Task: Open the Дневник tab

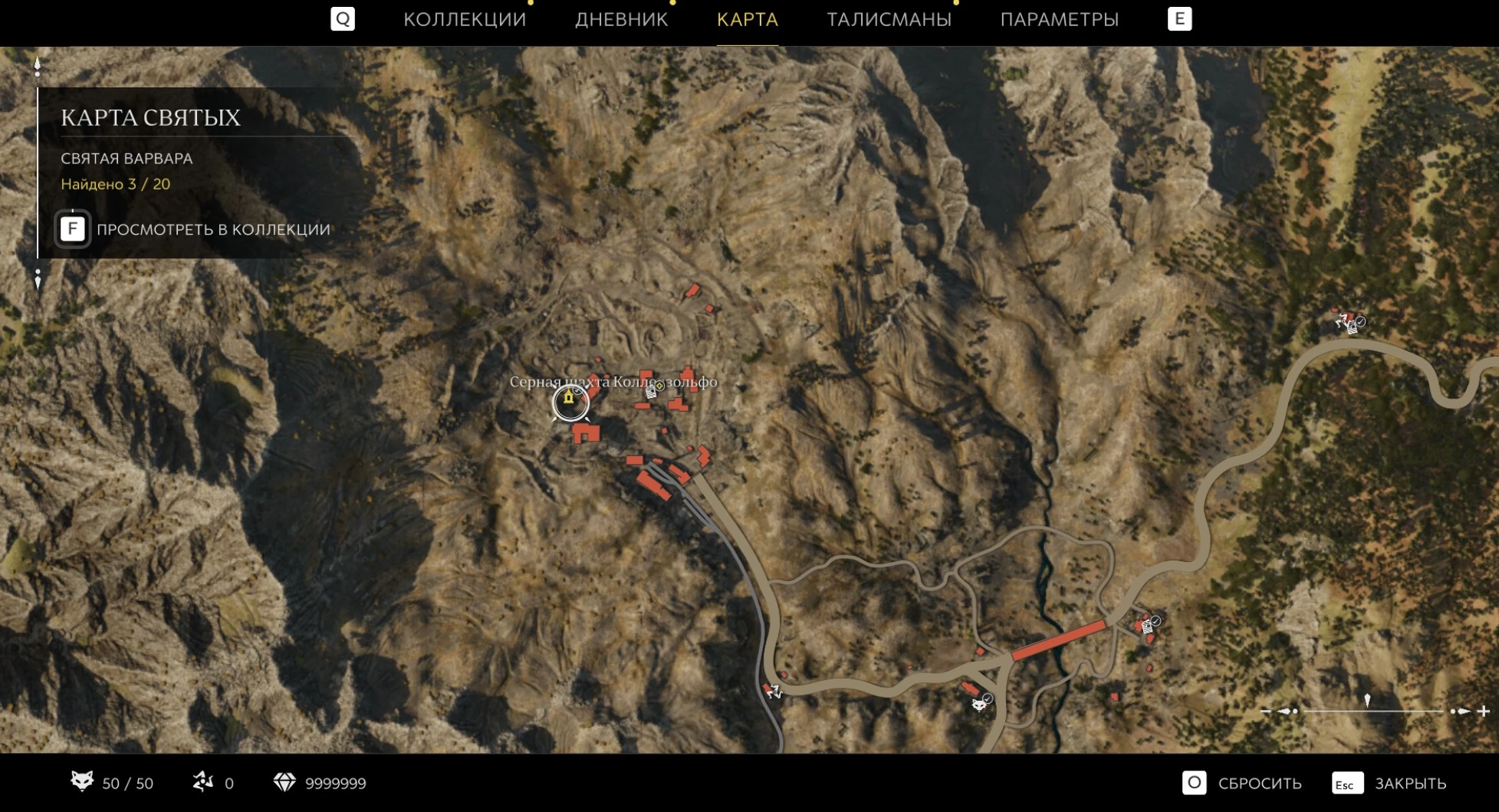Action: (621, 20)
